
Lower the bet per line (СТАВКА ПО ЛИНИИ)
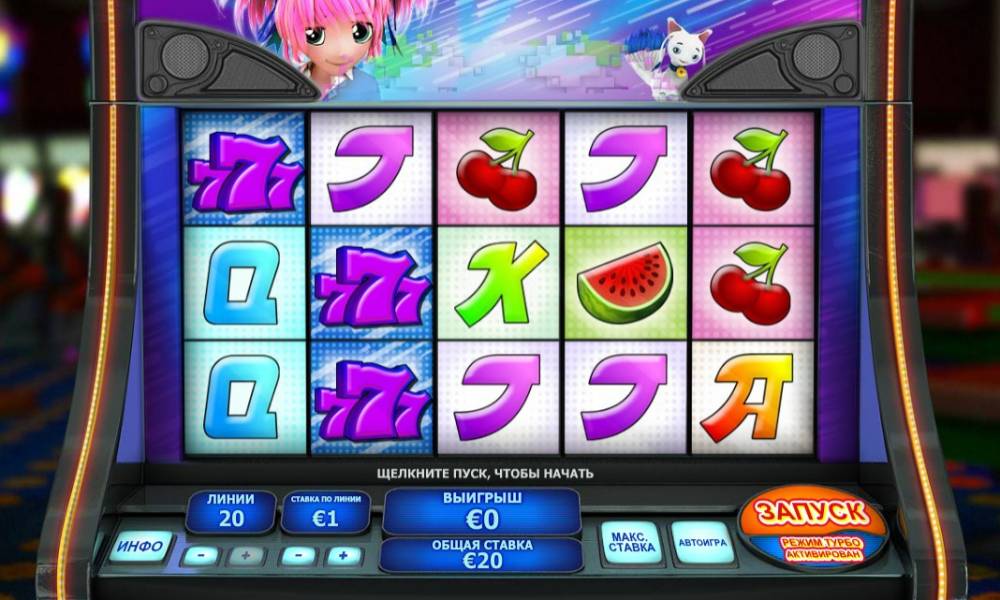click(x=297, y=555)
